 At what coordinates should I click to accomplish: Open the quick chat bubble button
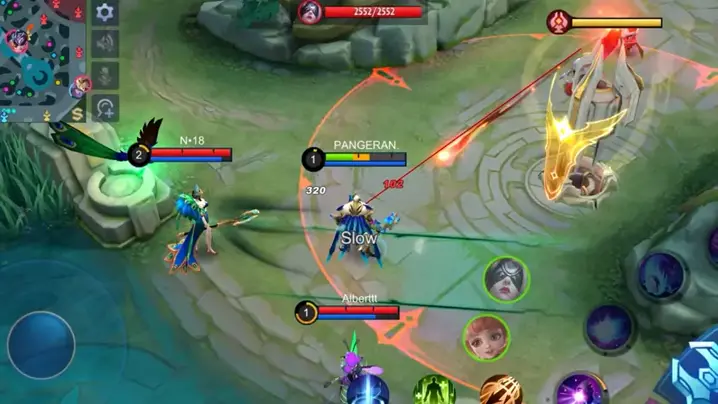point(105,107)
